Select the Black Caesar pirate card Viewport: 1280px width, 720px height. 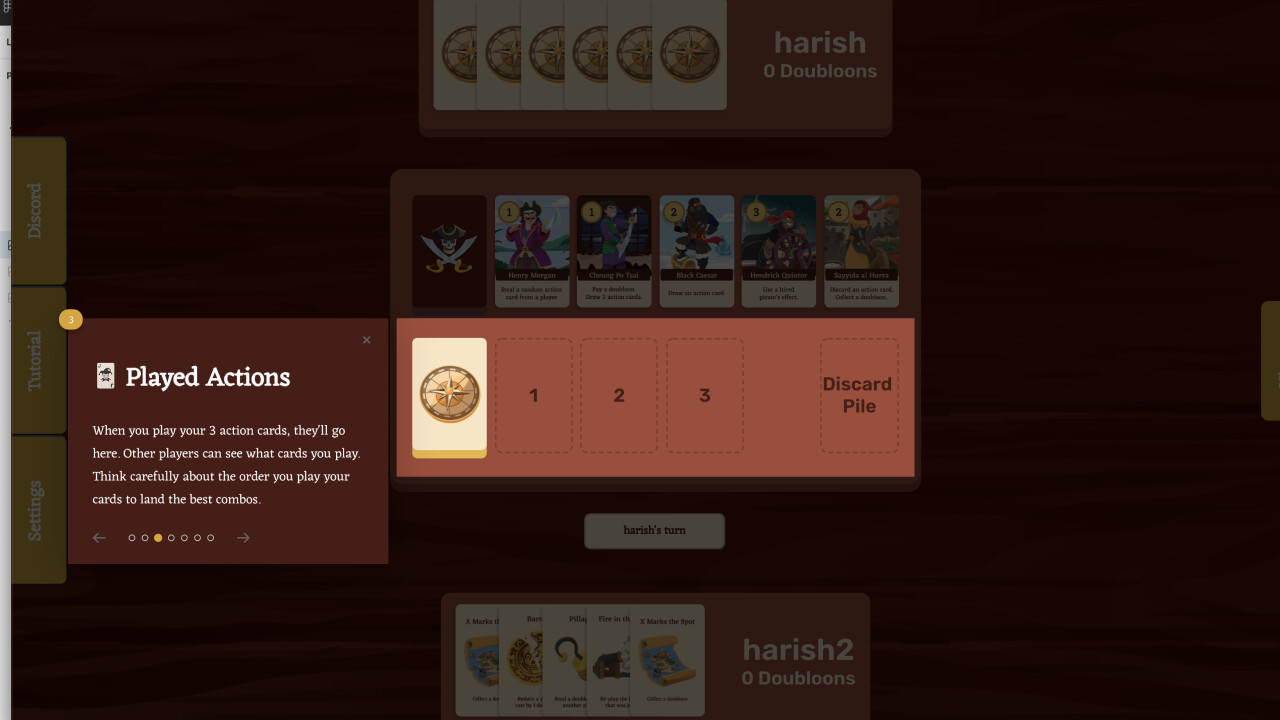[x=696, y=251]
